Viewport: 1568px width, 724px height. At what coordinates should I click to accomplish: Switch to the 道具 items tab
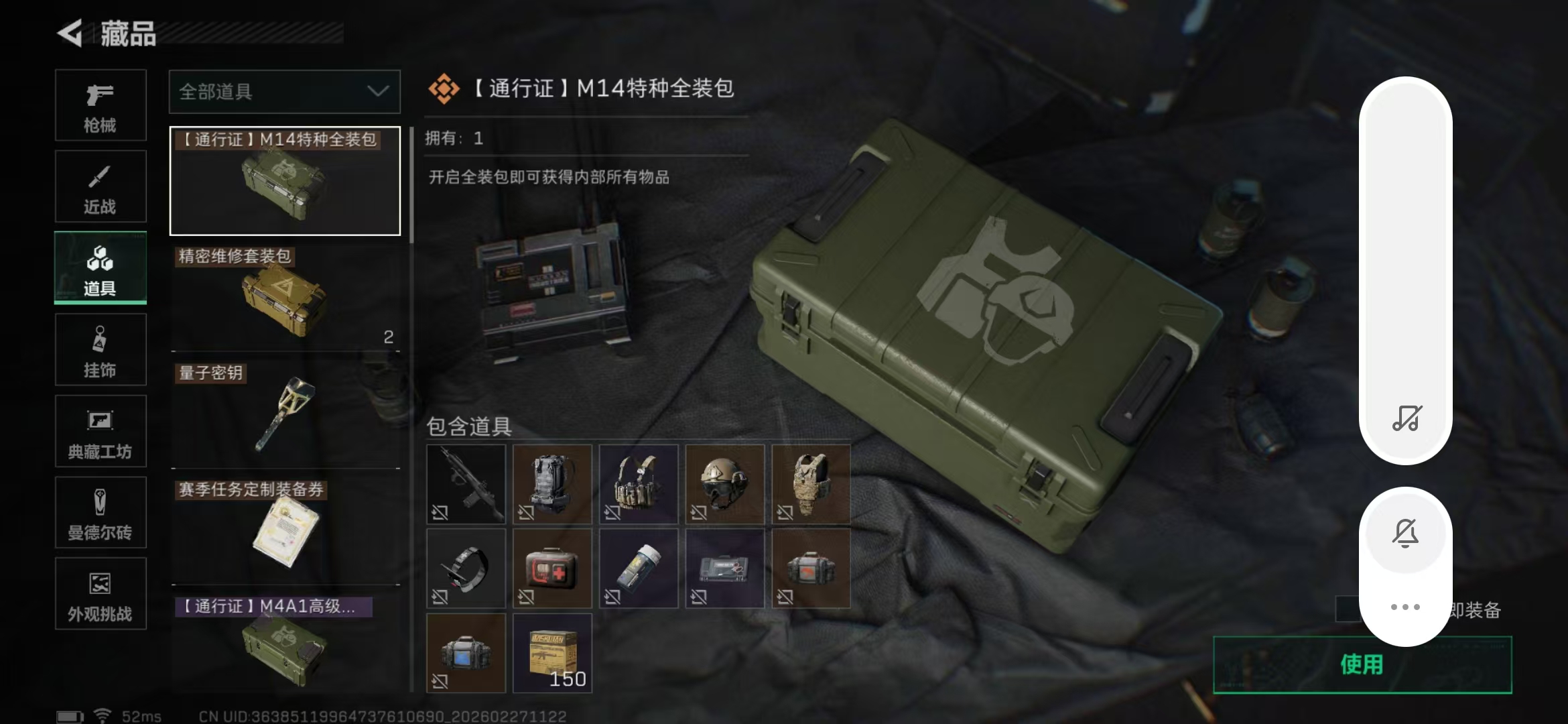101,268
